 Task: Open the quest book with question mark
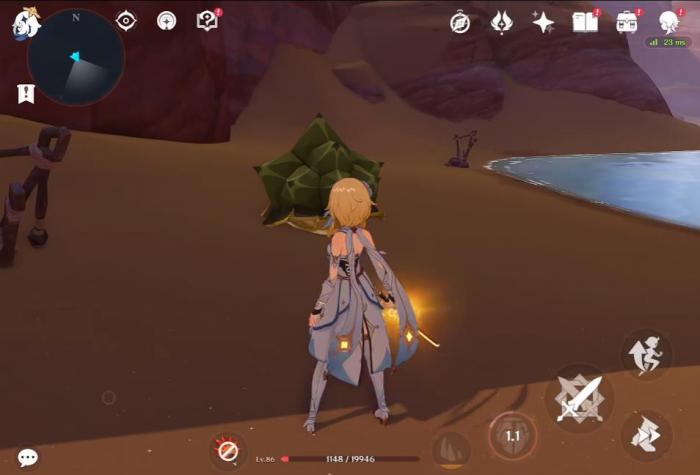point(208,21)
